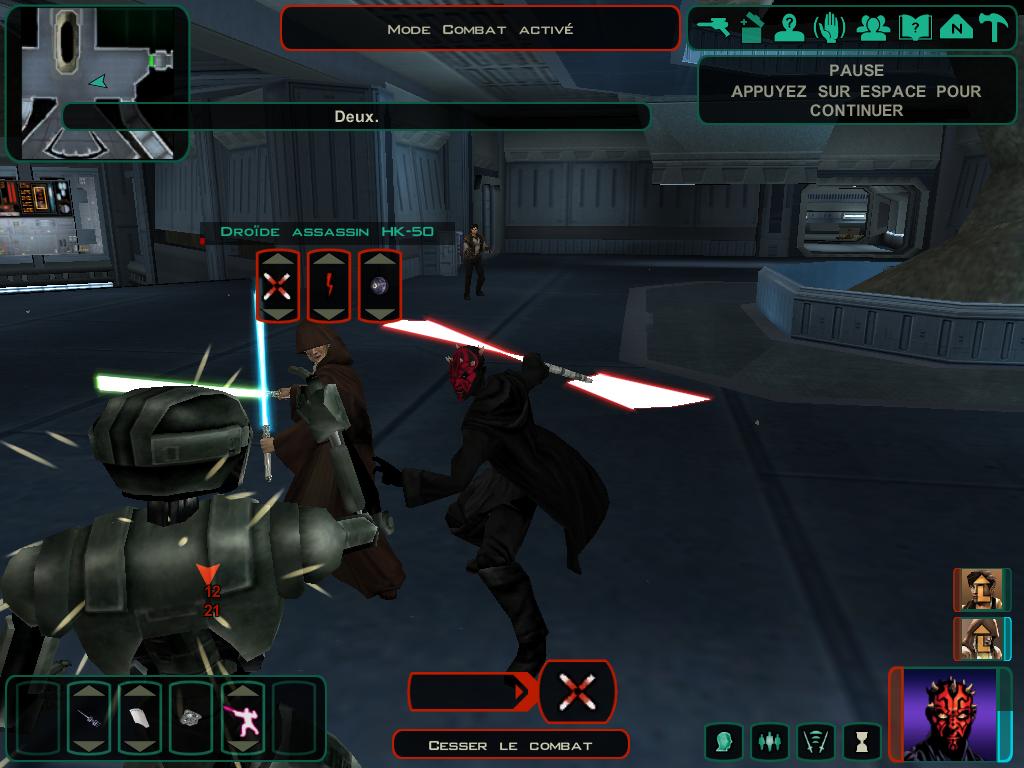Toggle solo mode head icon
1024x768 pixels.
pyautogui.click(x=723, y=742)
